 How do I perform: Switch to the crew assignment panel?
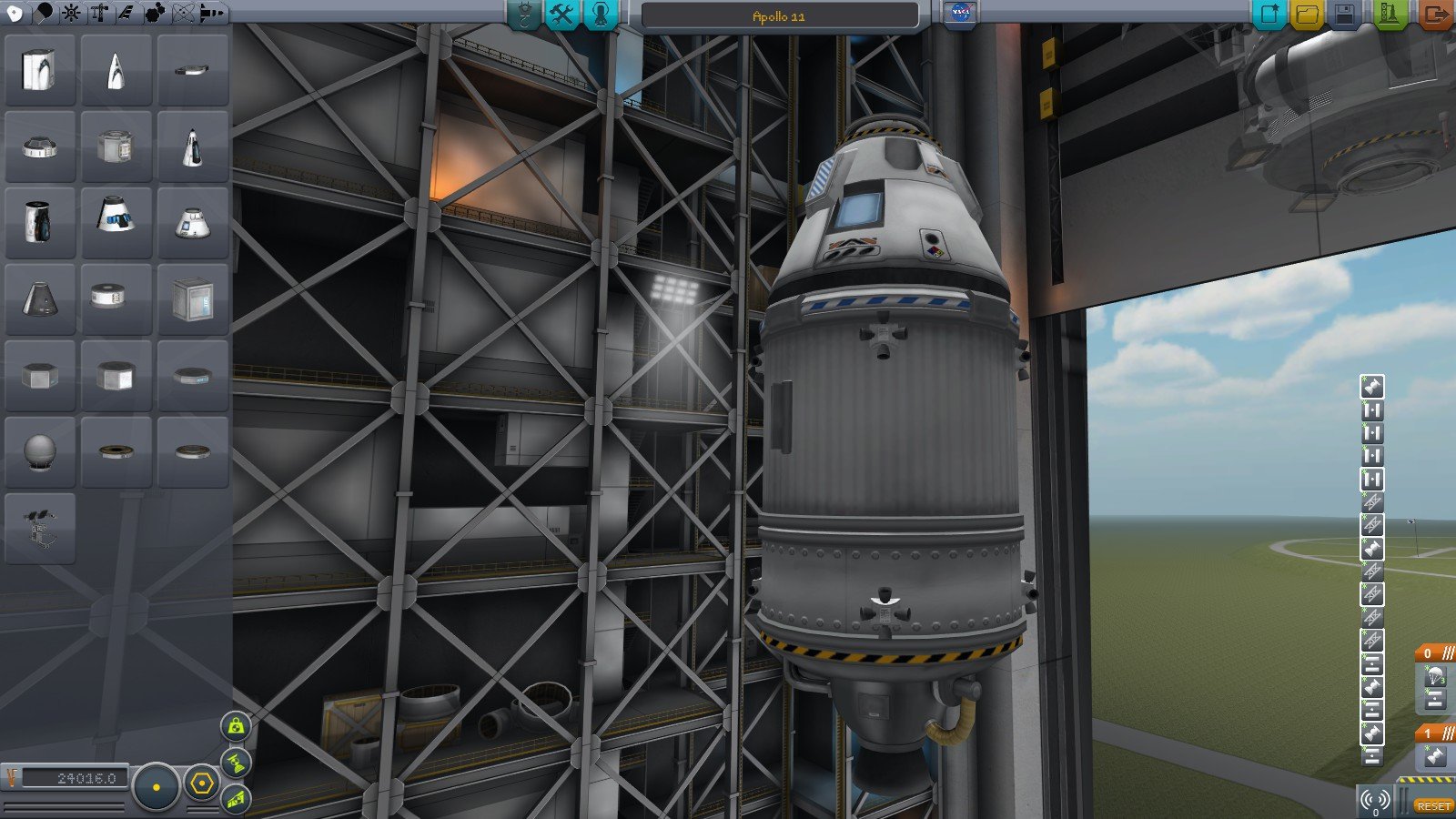tap(601, 14)
